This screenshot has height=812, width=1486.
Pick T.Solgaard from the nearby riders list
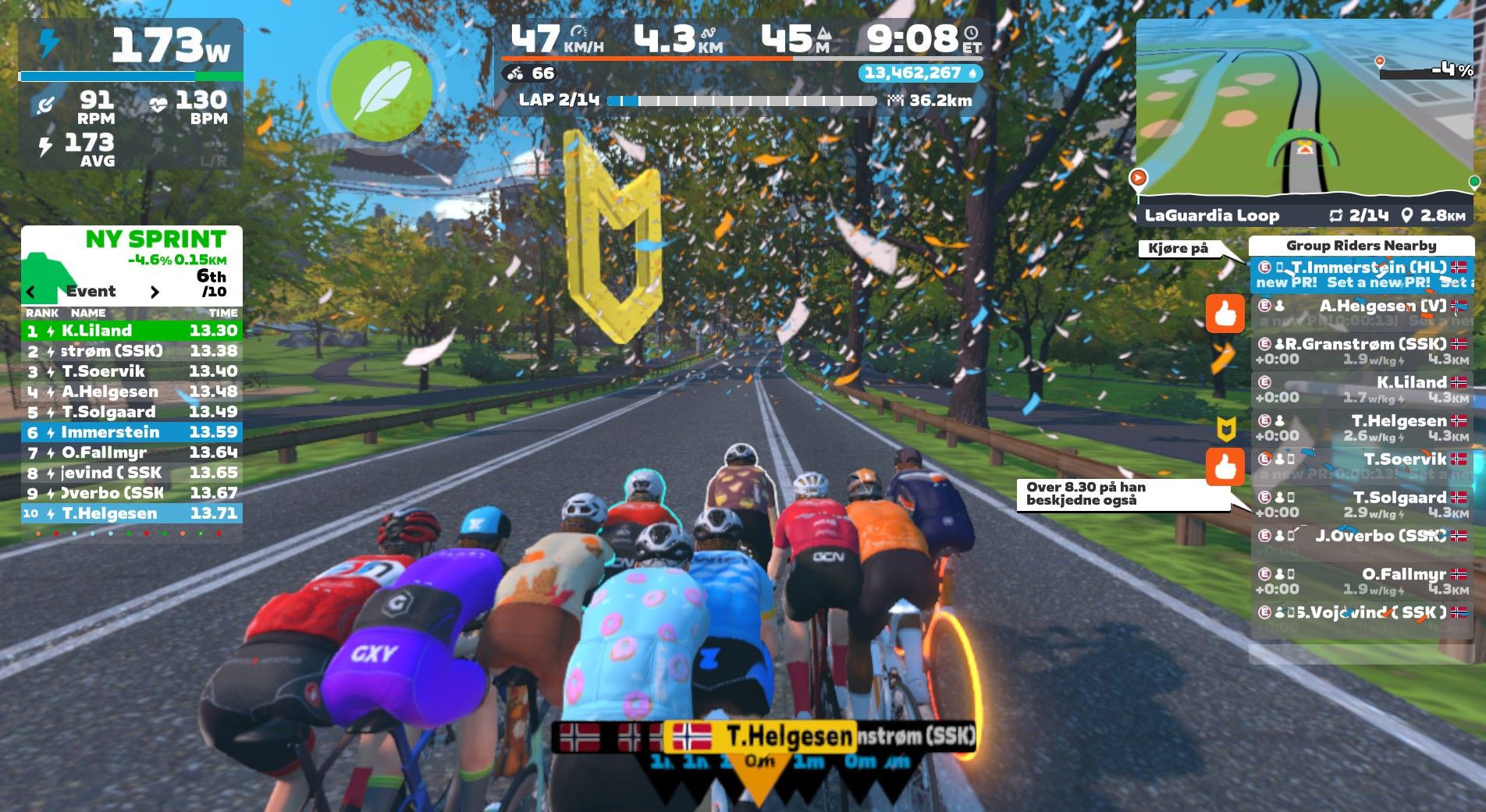click(1361, 504)
